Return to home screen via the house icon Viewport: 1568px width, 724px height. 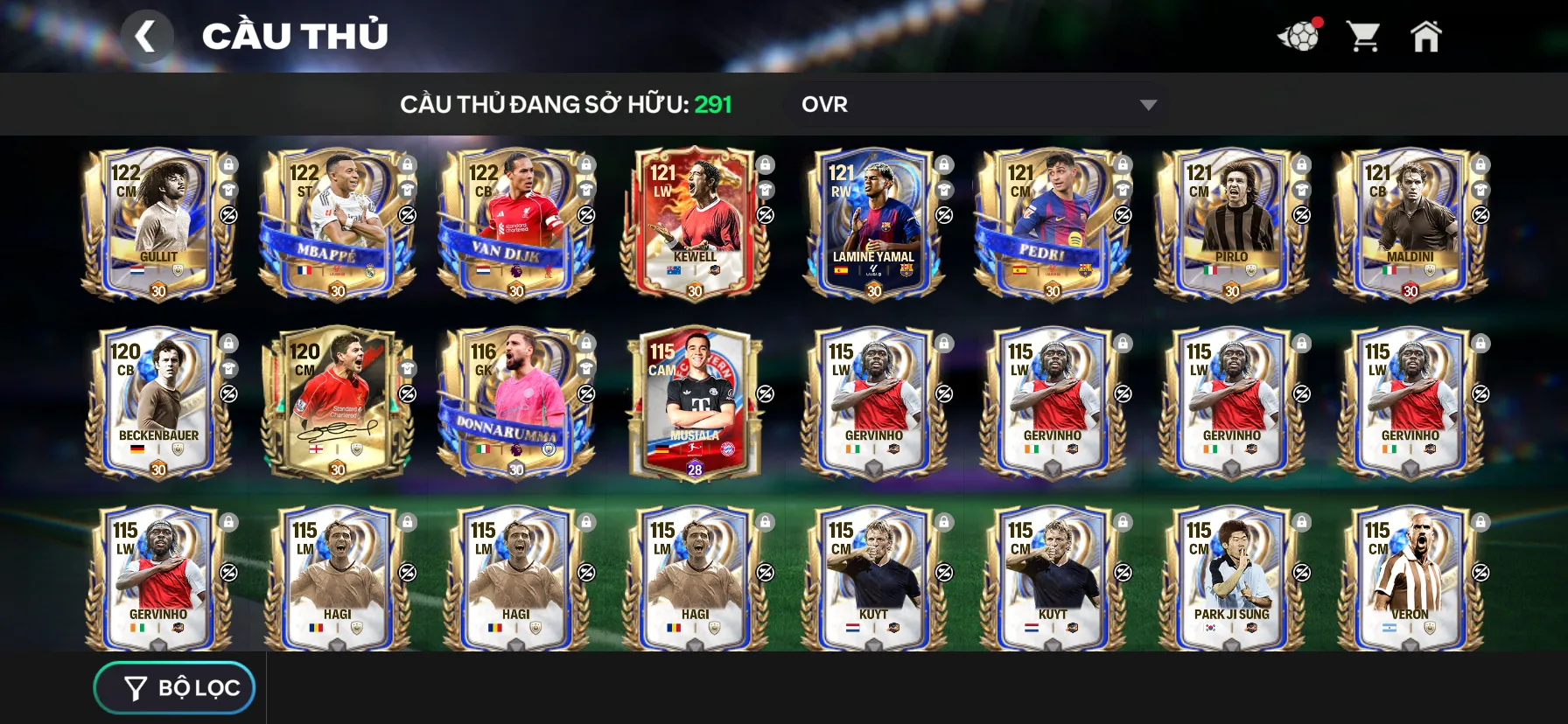(1428, 35)
